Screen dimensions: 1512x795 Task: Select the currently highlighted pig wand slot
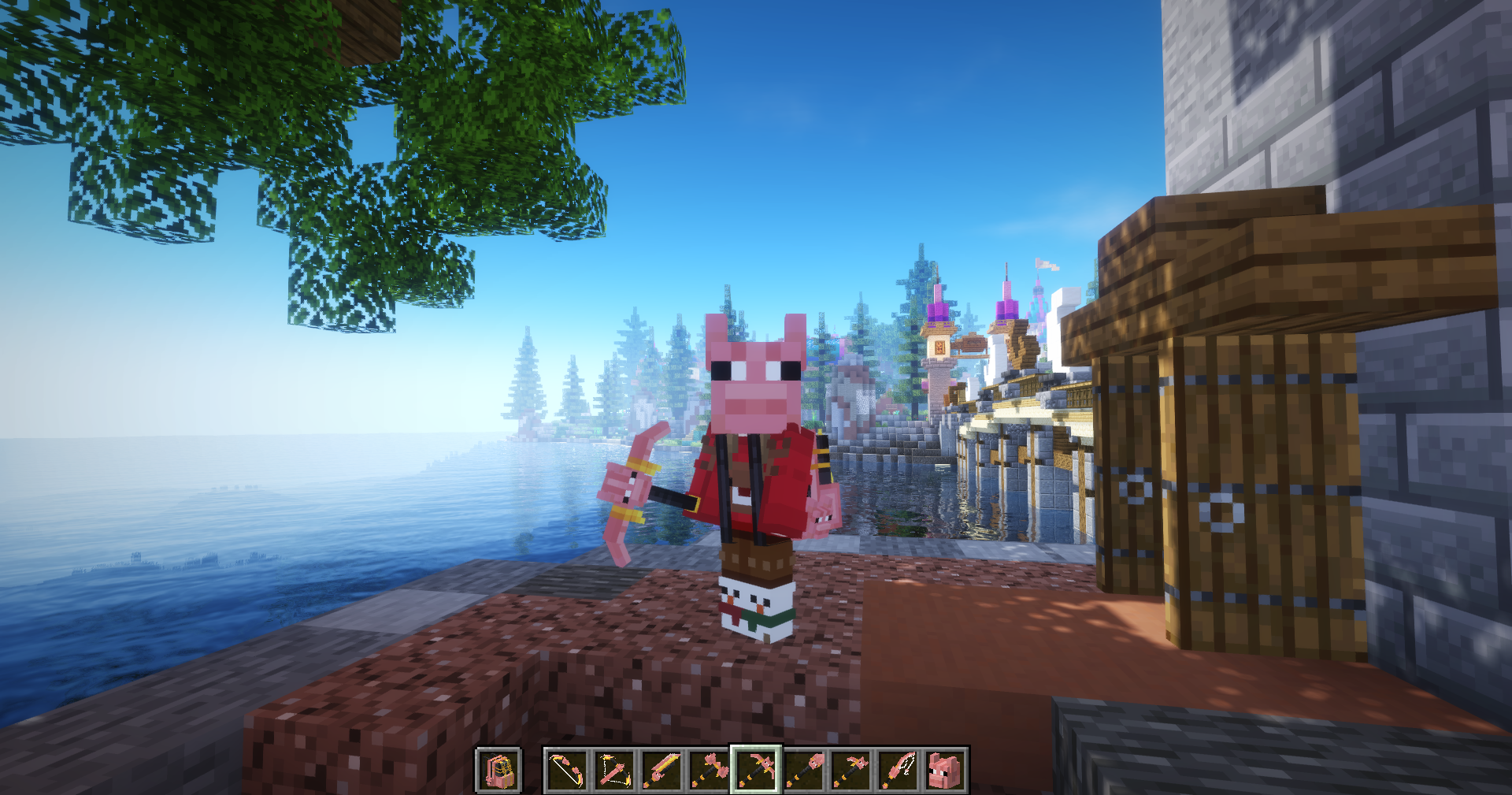[x=756, y=772]
